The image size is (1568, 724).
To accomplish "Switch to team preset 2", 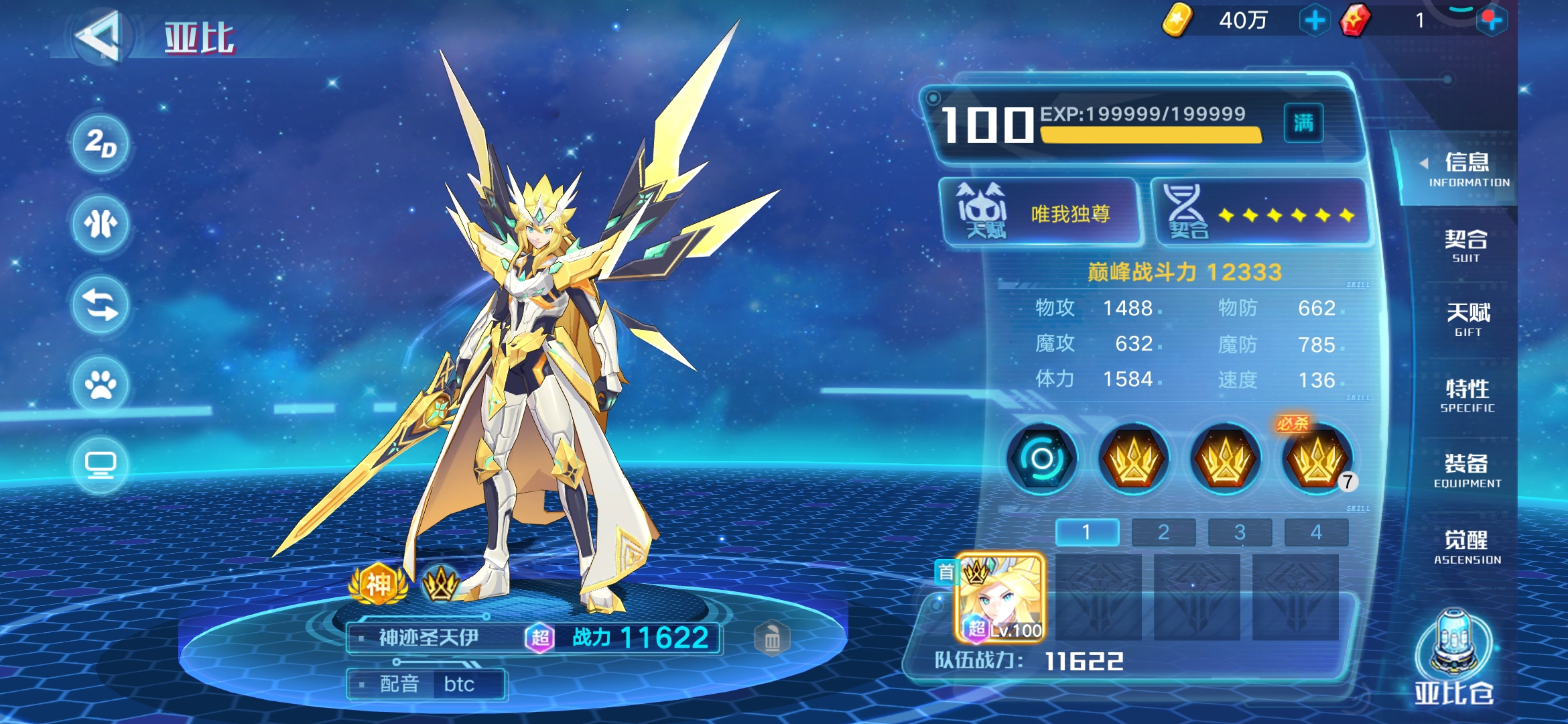I will coord(1163,532).
